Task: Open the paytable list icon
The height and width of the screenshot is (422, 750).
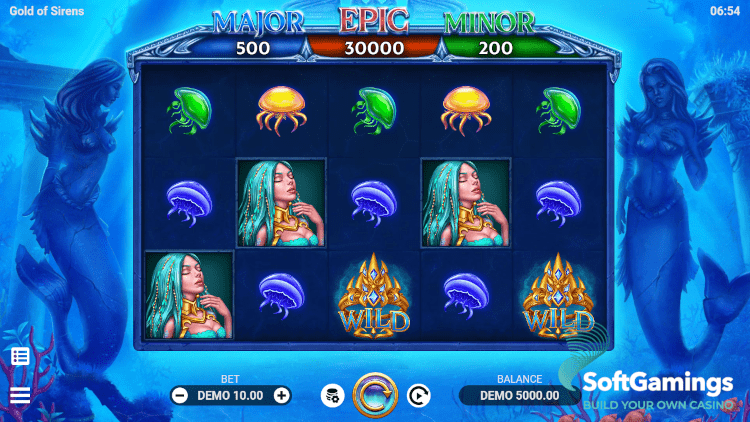Action: point(20,356)
